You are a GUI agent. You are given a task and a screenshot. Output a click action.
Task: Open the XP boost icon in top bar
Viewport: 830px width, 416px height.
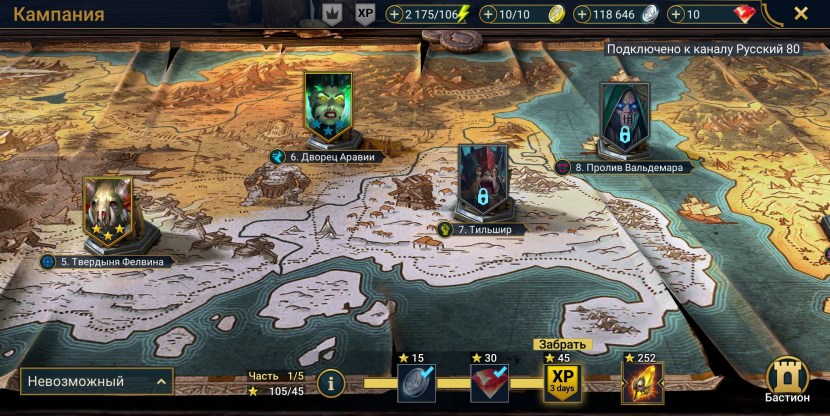366,14
